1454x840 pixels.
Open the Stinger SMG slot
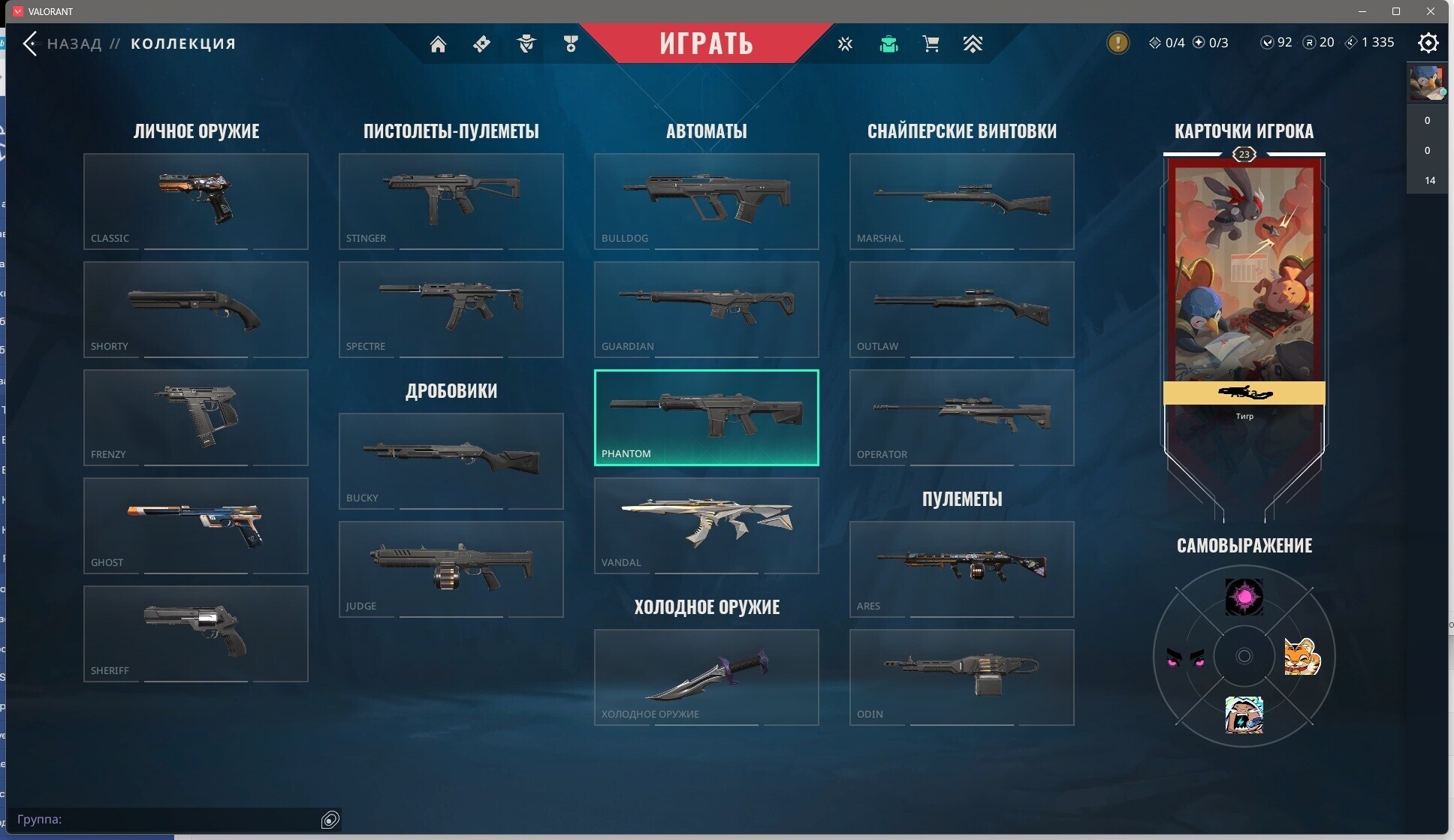(x=451, y=201)
